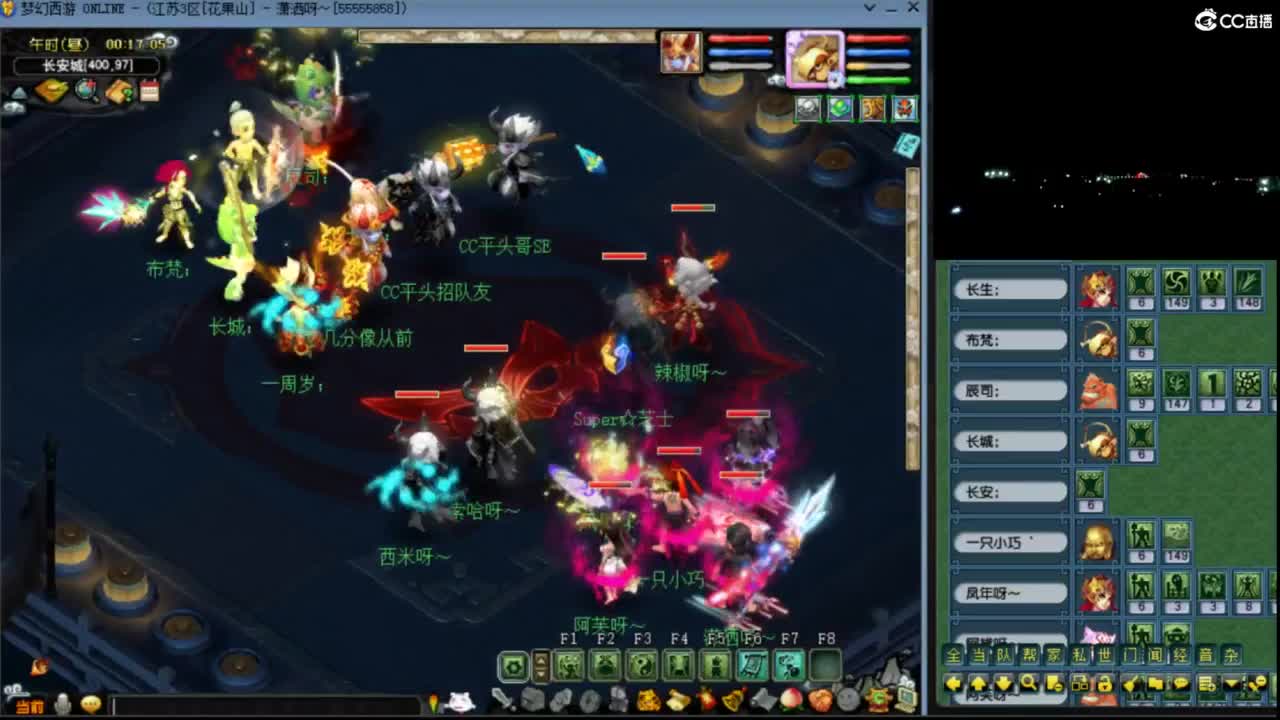Toggle the 世 world chat channel filter

click(1107, 656)
